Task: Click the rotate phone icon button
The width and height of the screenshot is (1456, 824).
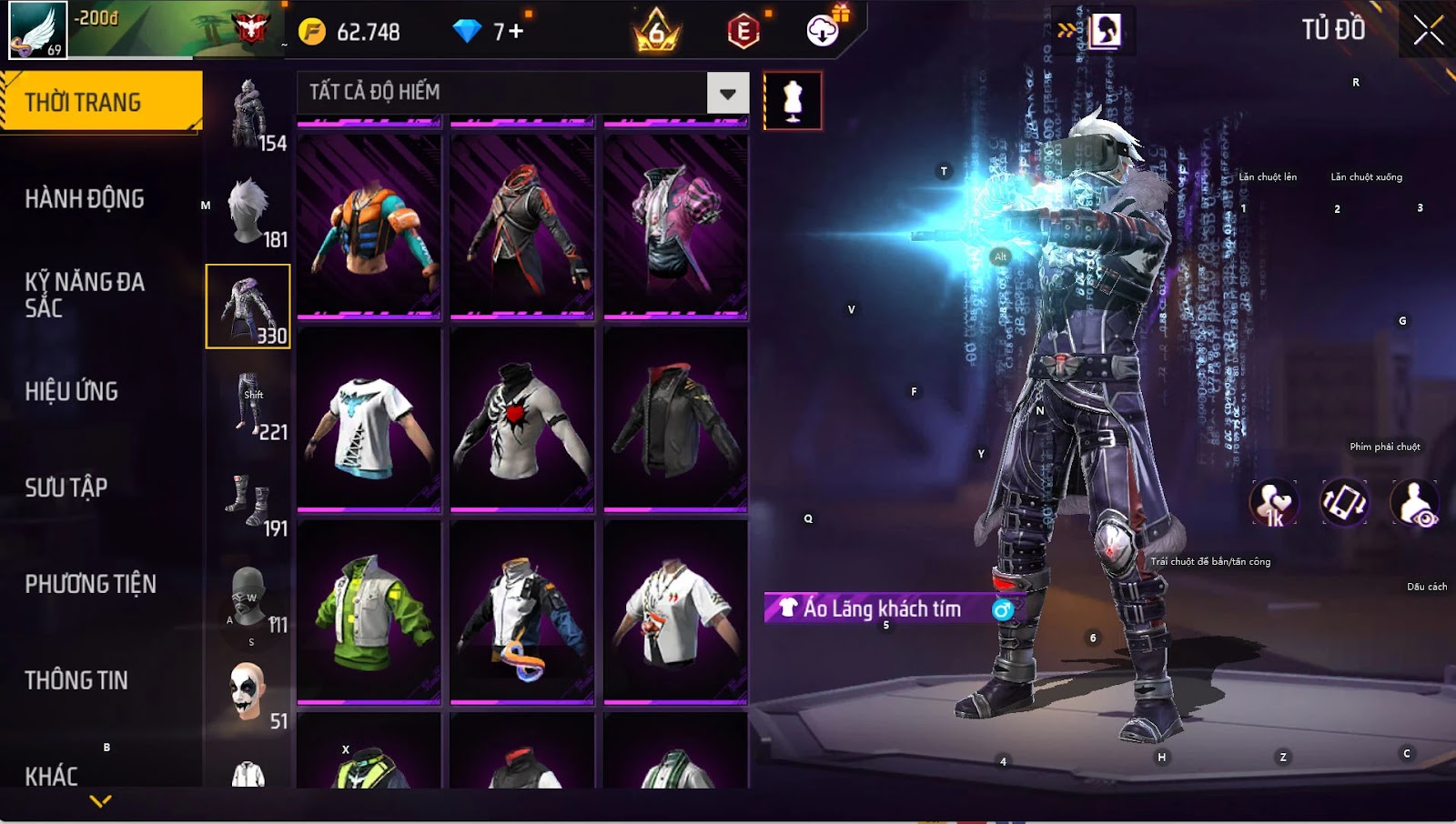Action: [1344, 503]
